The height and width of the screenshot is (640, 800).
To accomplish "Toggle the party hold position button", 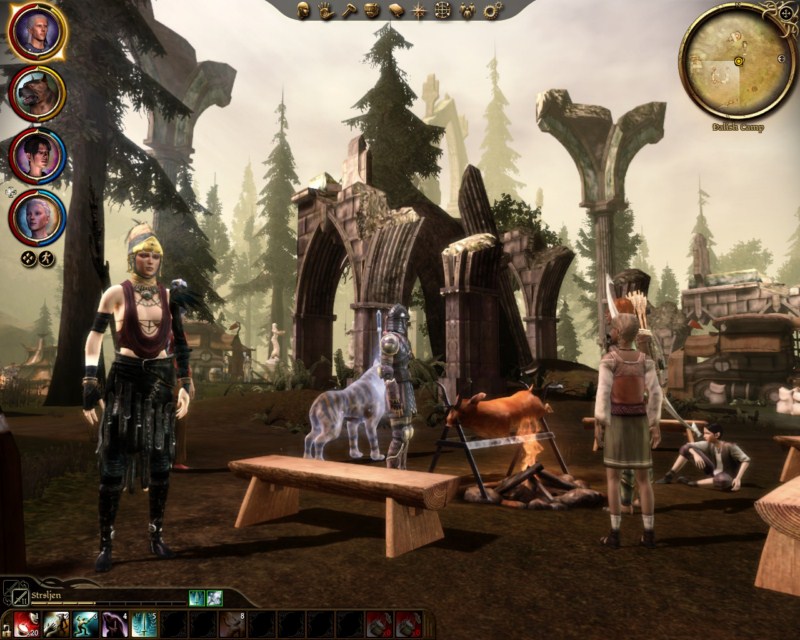I will point(46,259).
